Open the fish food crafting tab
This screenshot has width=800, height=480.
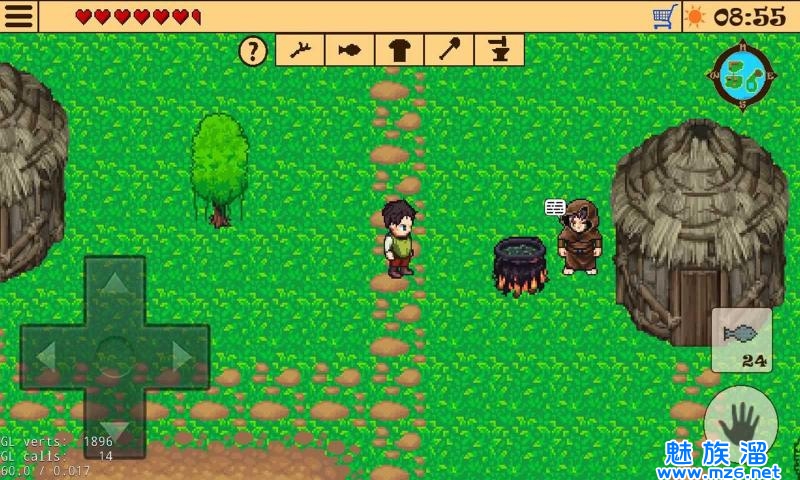tap(350, 50)
